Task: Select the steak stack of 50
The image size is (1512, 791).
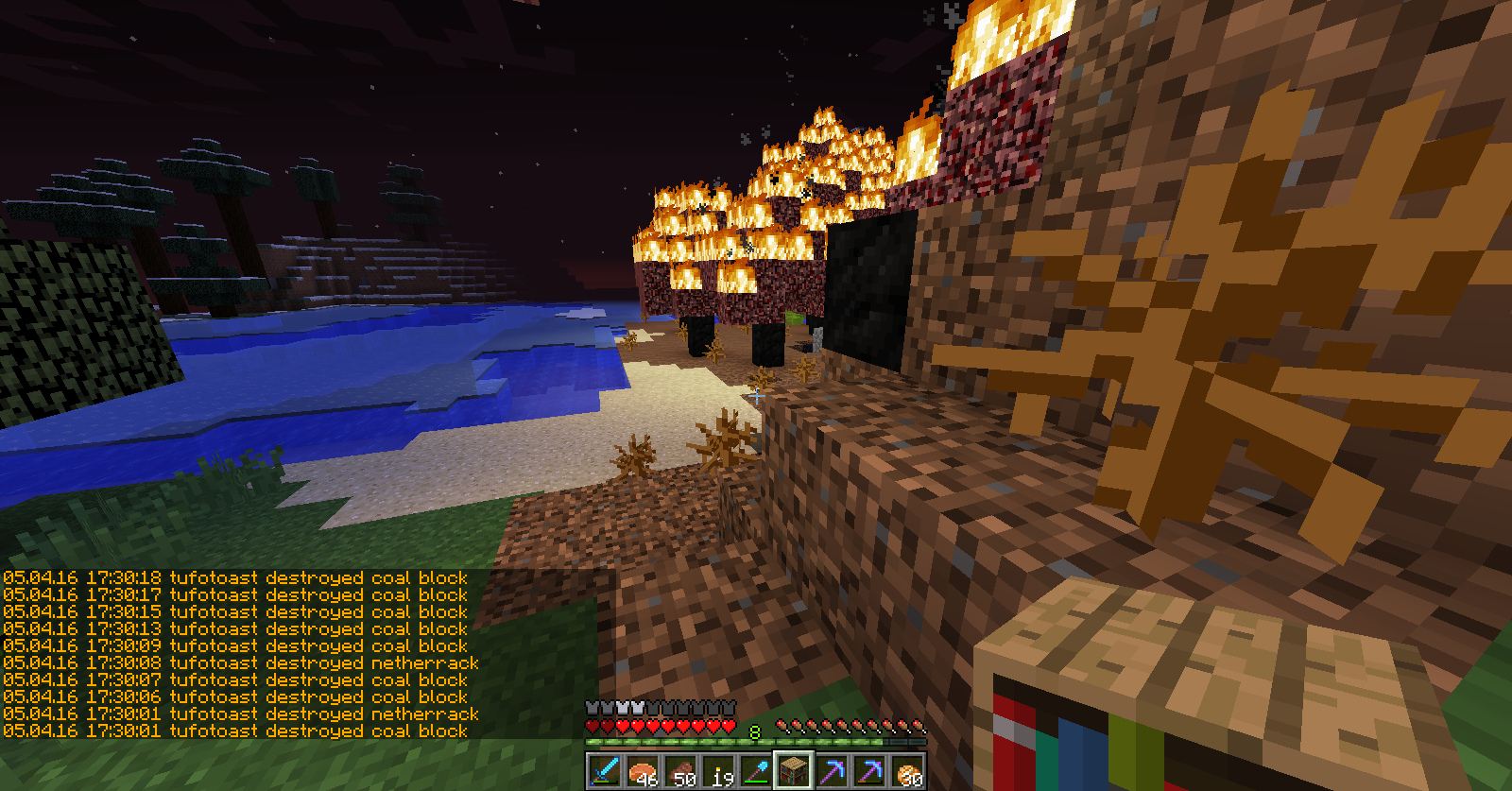Action: tap(680, 771)
